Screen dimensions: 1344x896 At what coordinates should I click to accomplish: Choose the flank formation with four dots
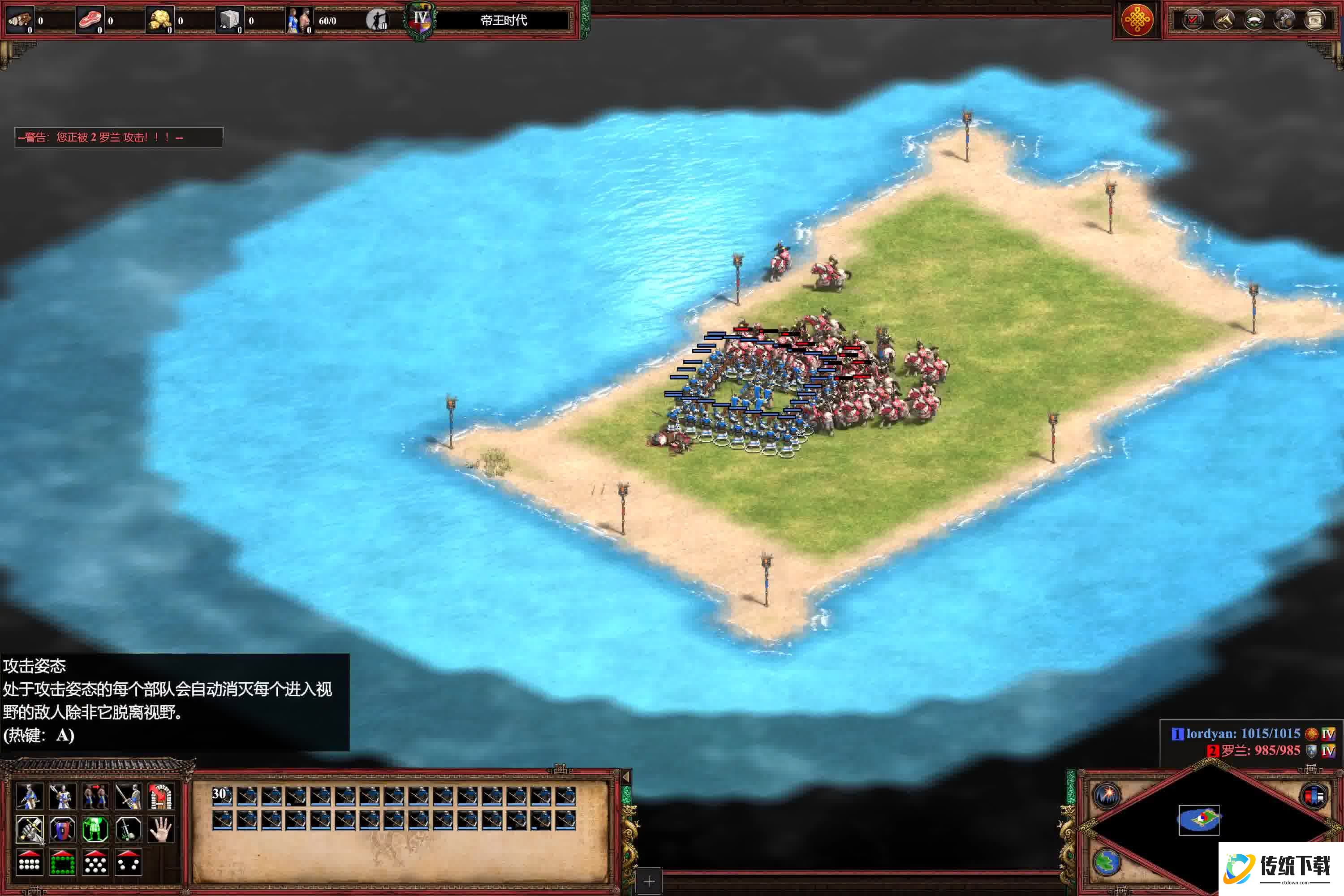128,862
